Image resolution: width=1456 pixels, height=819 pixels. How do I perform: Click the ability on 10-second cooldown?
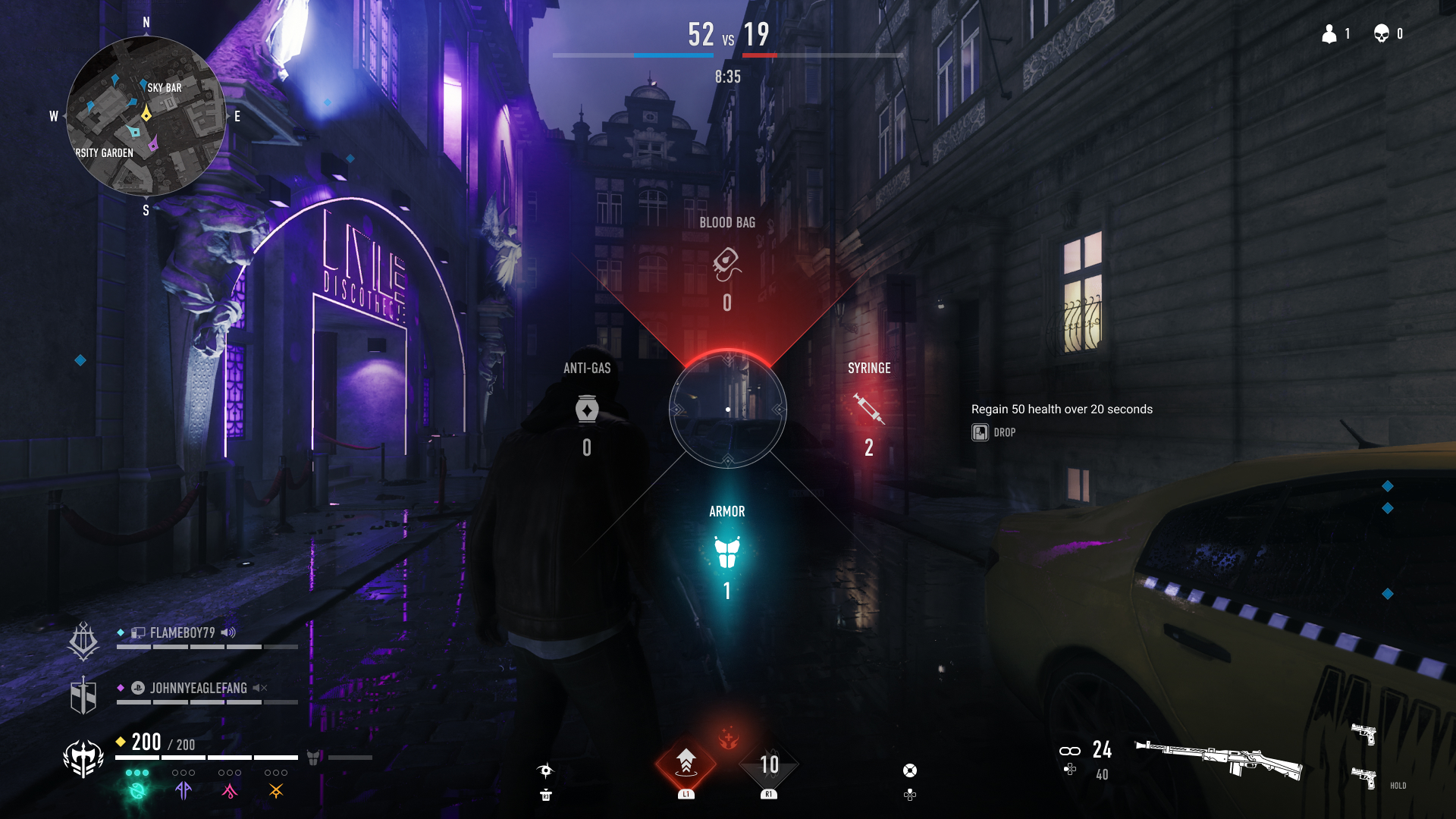point(769,764)
